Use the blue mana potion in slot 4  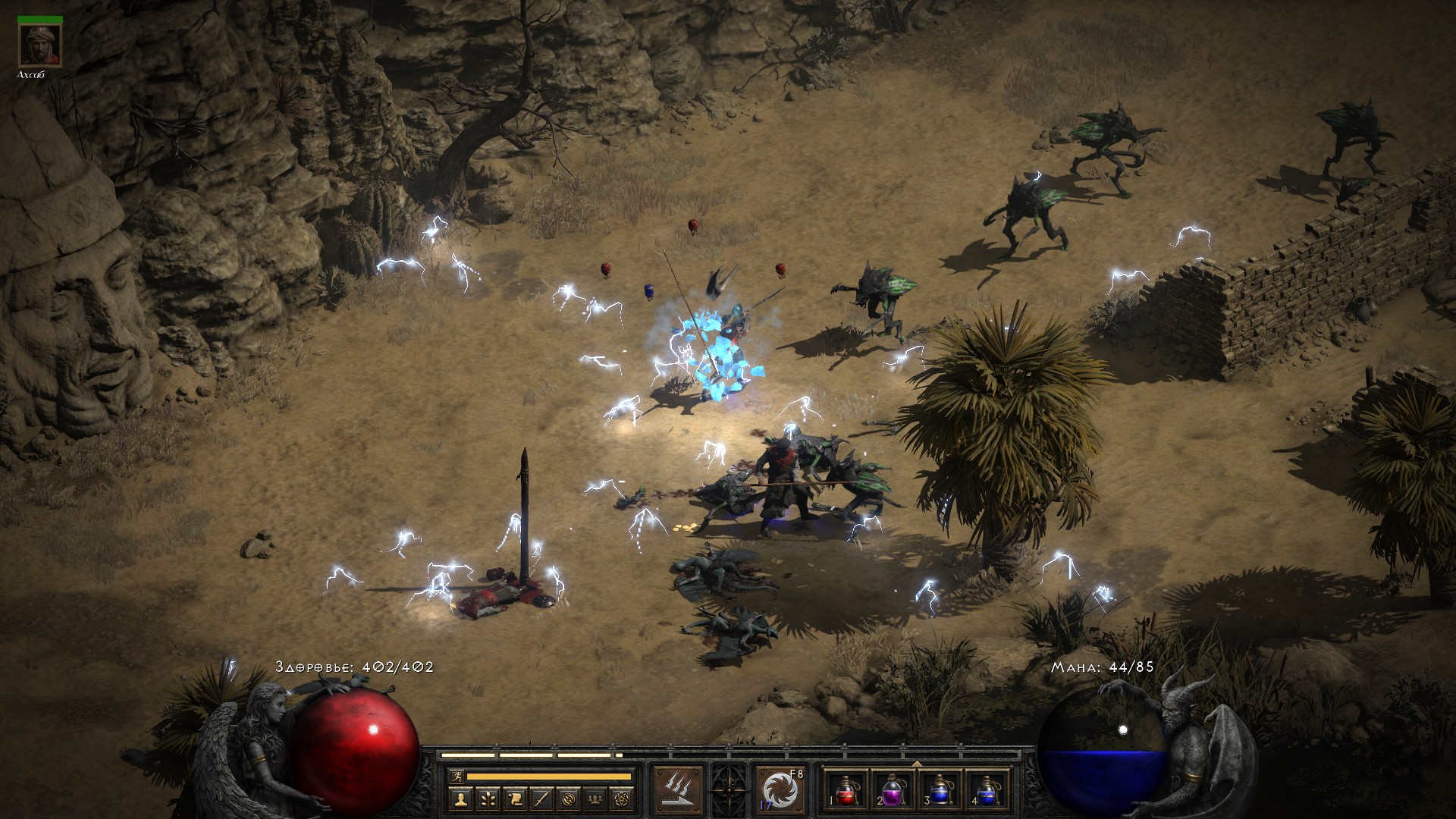985,789
